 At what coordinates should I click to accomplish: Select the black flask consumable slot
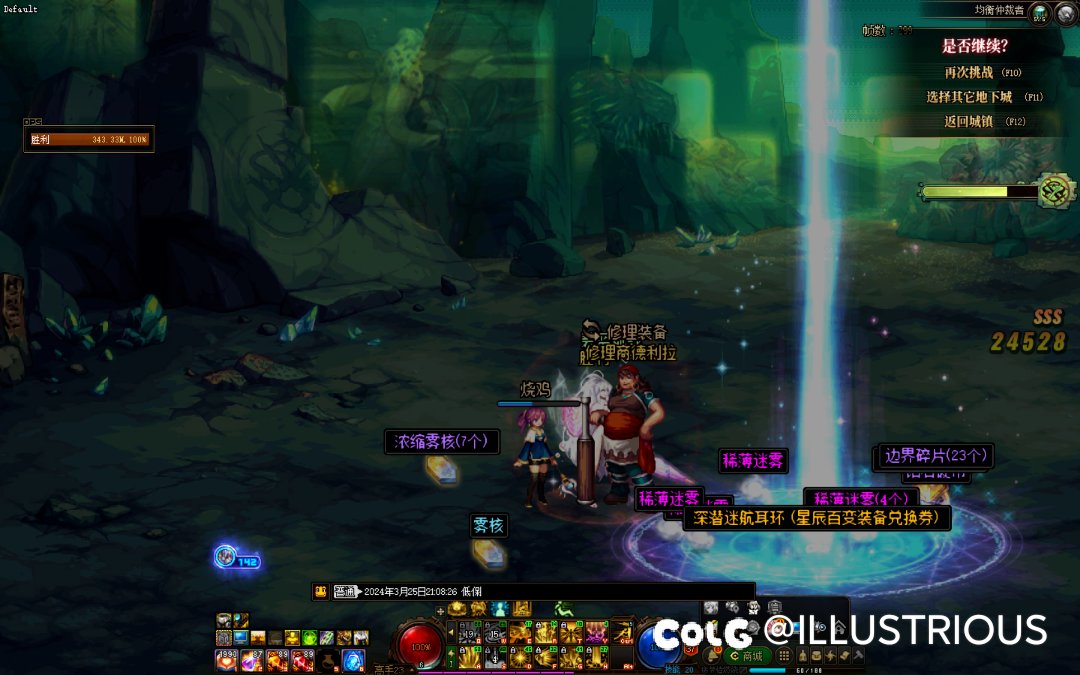coord(328,660)
